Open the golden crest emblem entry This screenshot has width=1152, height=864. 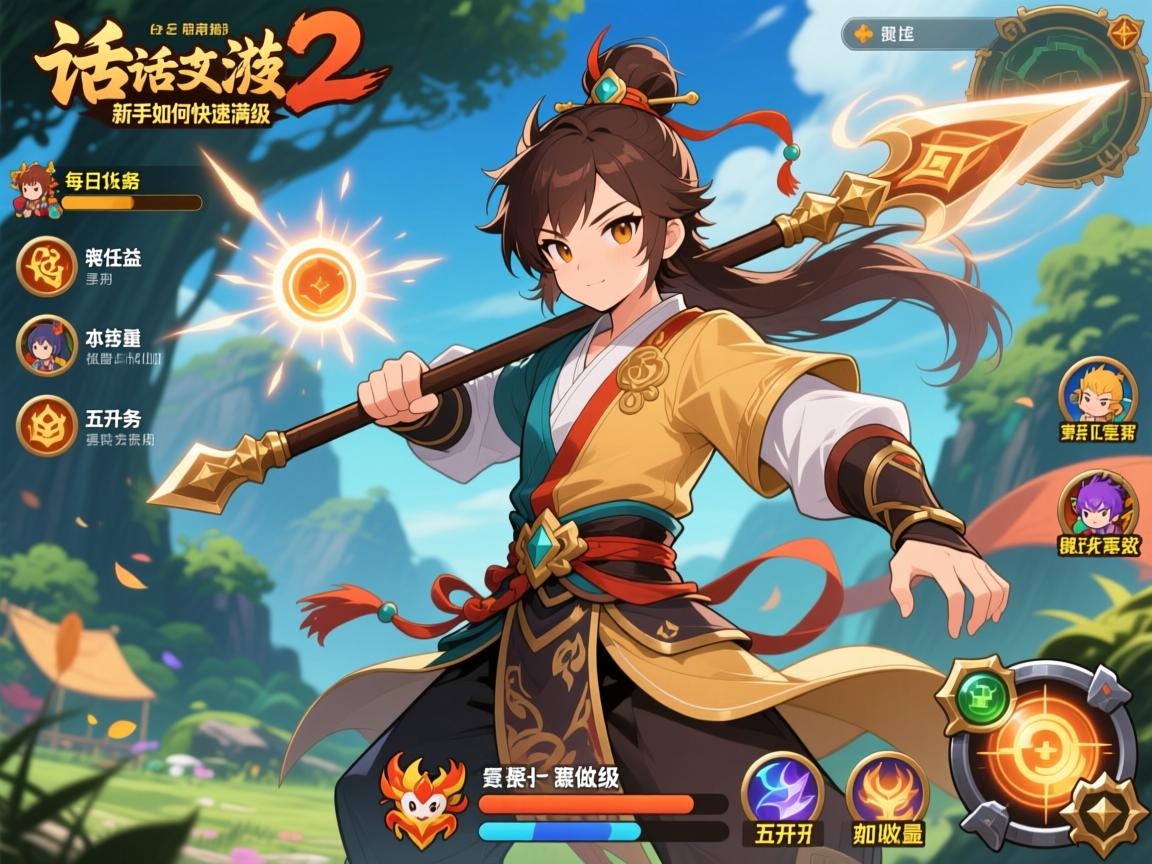46,425
